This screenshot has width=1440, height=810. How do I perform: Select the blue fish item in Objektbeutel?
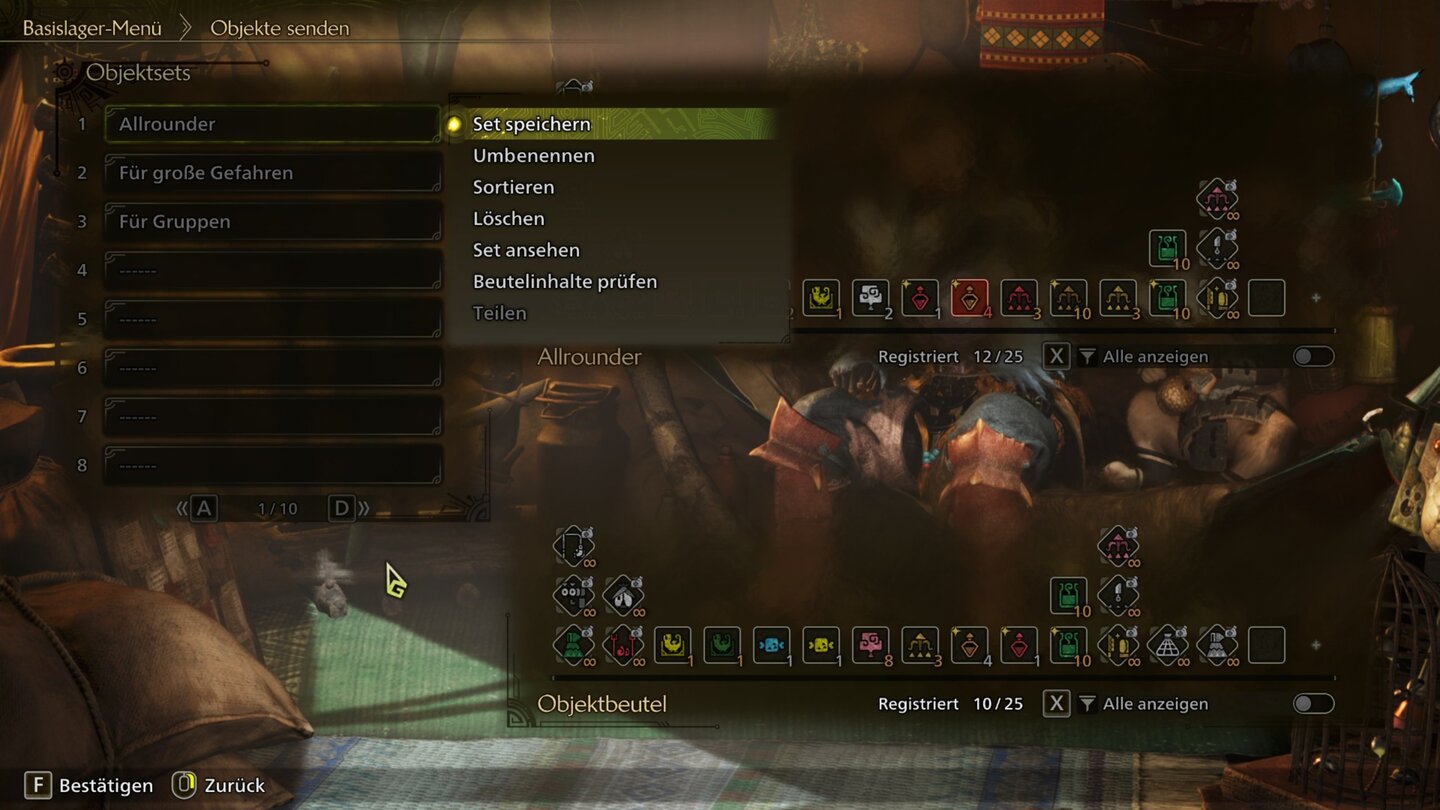[x=771, y=645]
